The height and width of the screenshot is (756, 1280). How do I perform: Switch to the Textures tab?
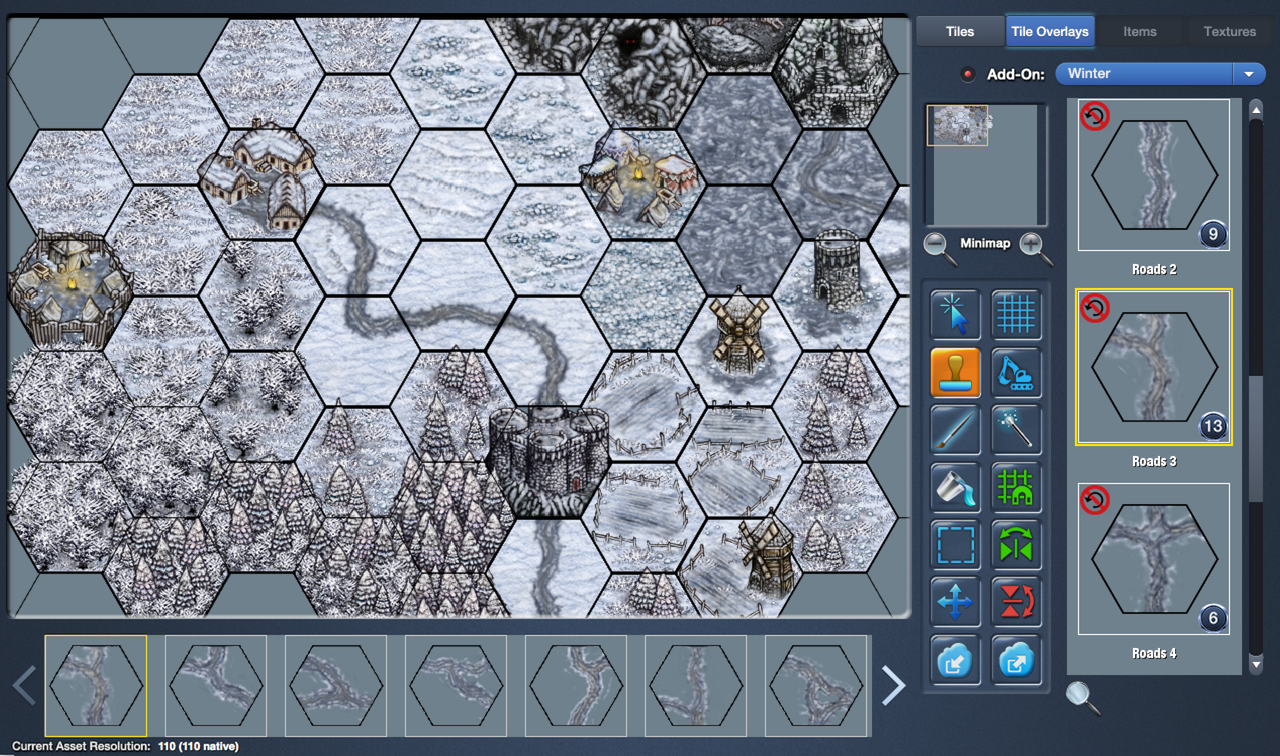tap(1229, 31)
